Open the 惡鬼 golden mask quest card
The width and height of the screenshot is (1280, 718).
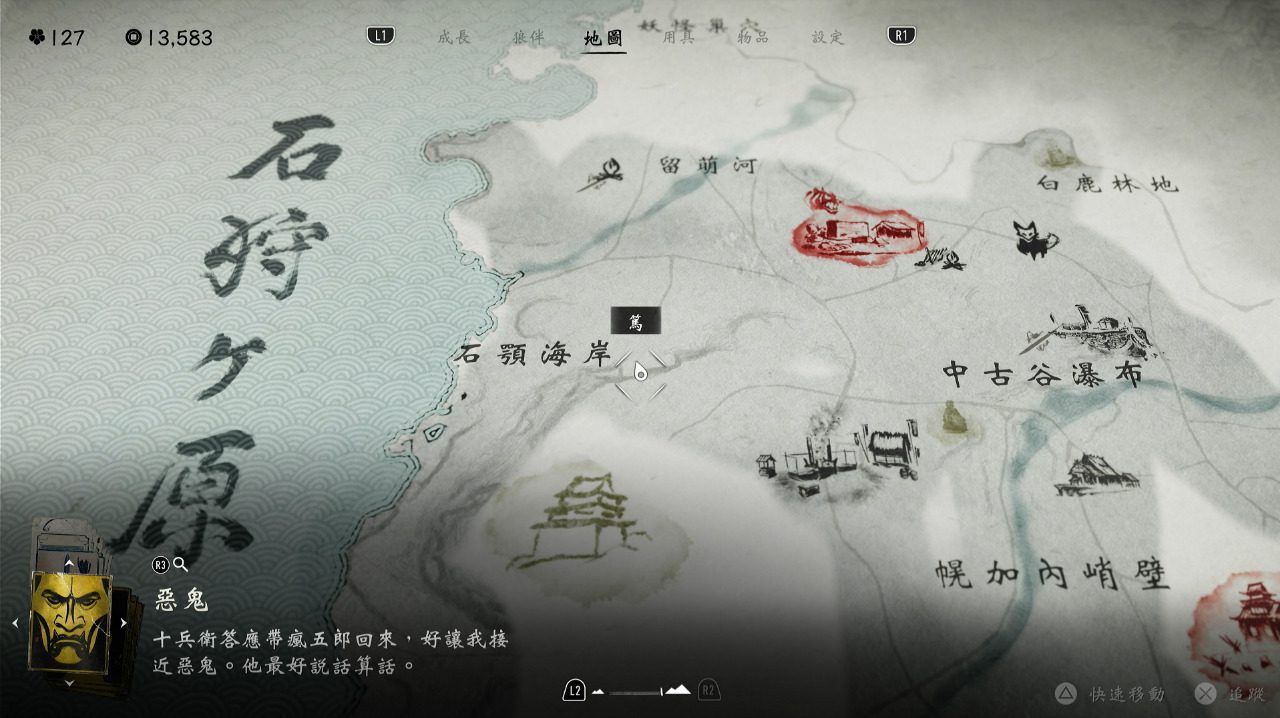pos(70,622)
